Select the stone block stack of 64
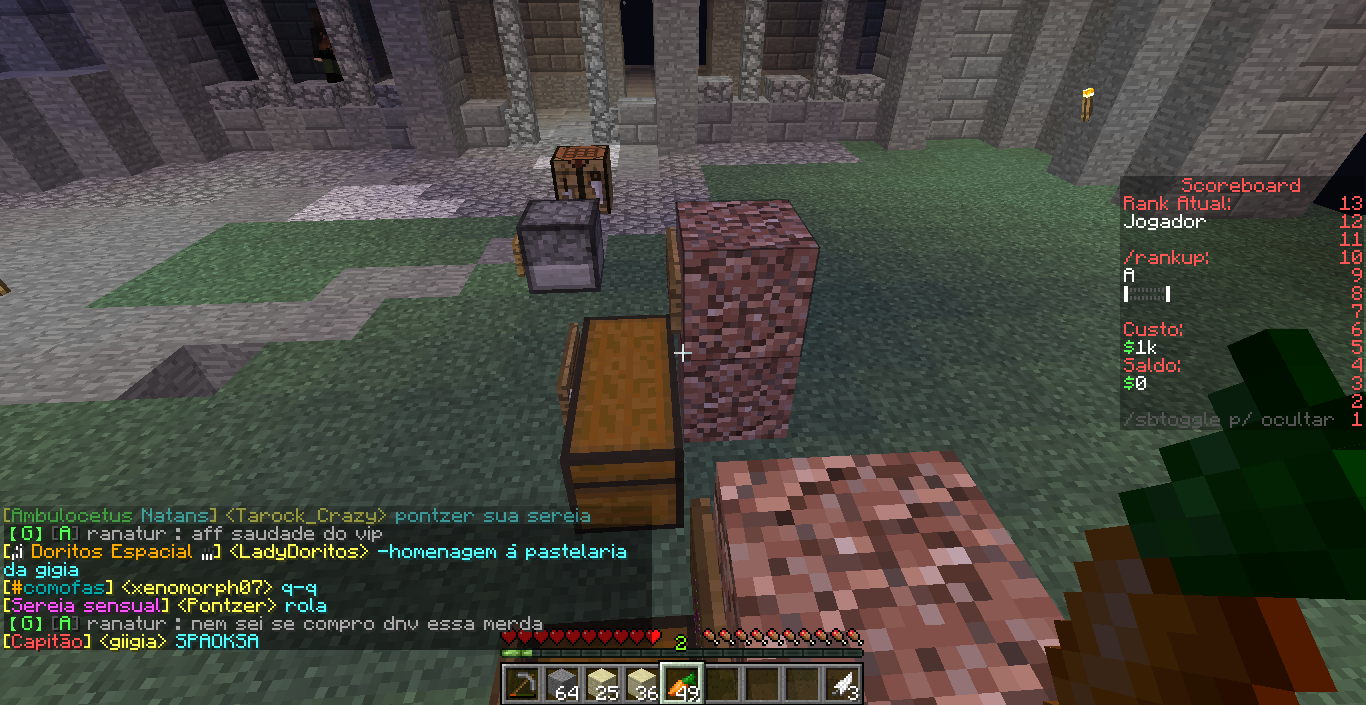The image size is (1366, 705). [x=562, y=683]
